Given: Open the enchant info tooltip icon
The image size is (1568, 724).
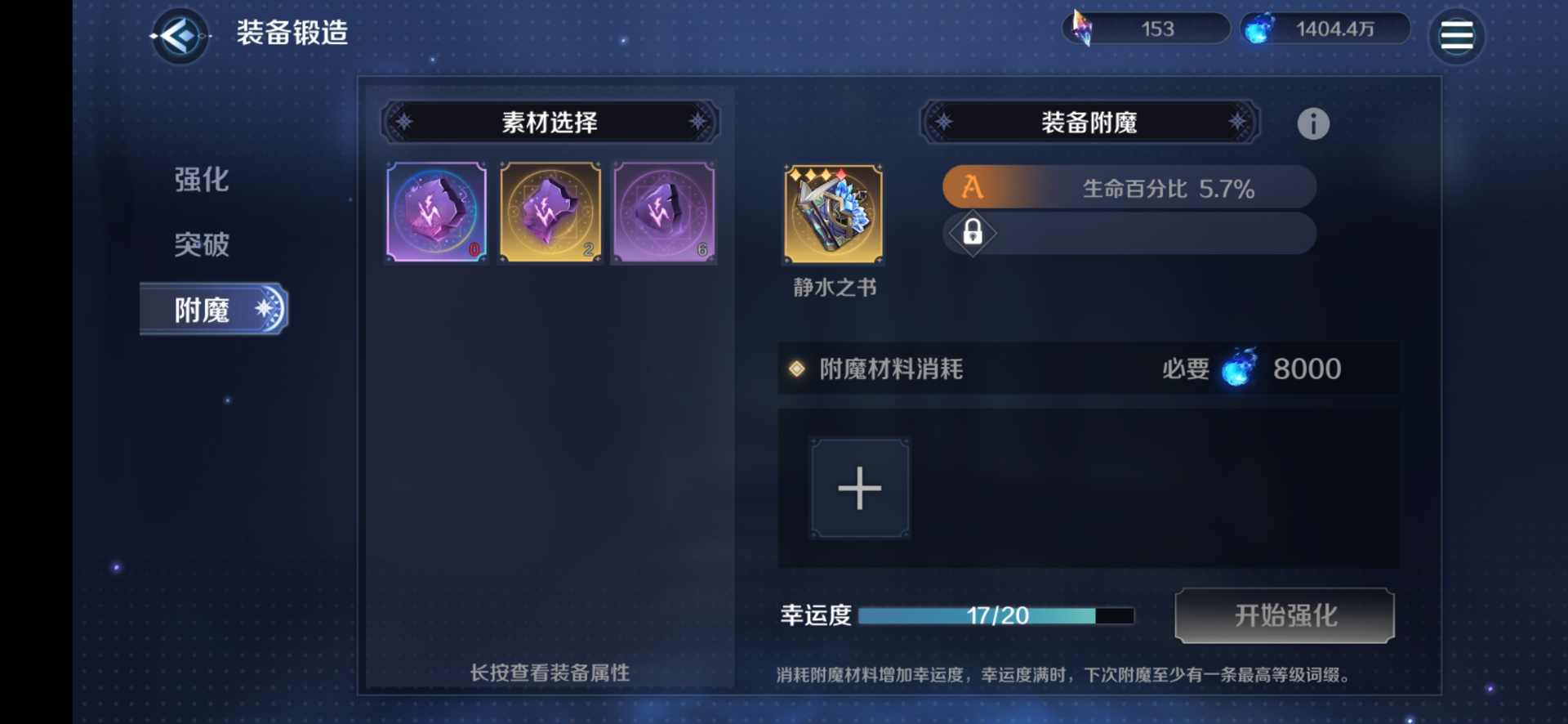Looking at the screenshot, I should pyautogui.click(x=1313, y=123).
